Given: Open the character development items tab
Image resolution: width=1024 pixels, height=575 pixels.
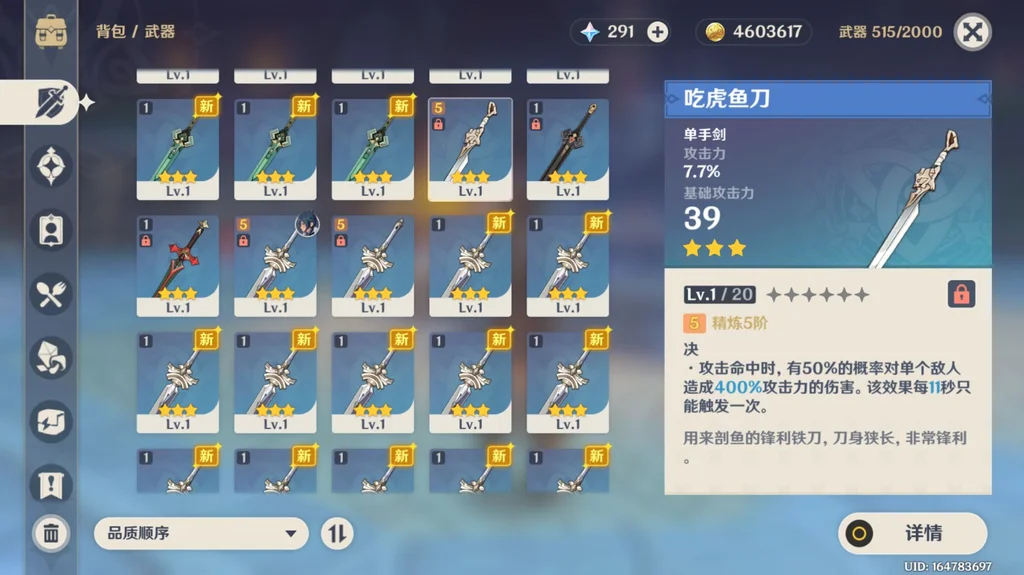Looking at the screenshot, I should click(52, 229).
